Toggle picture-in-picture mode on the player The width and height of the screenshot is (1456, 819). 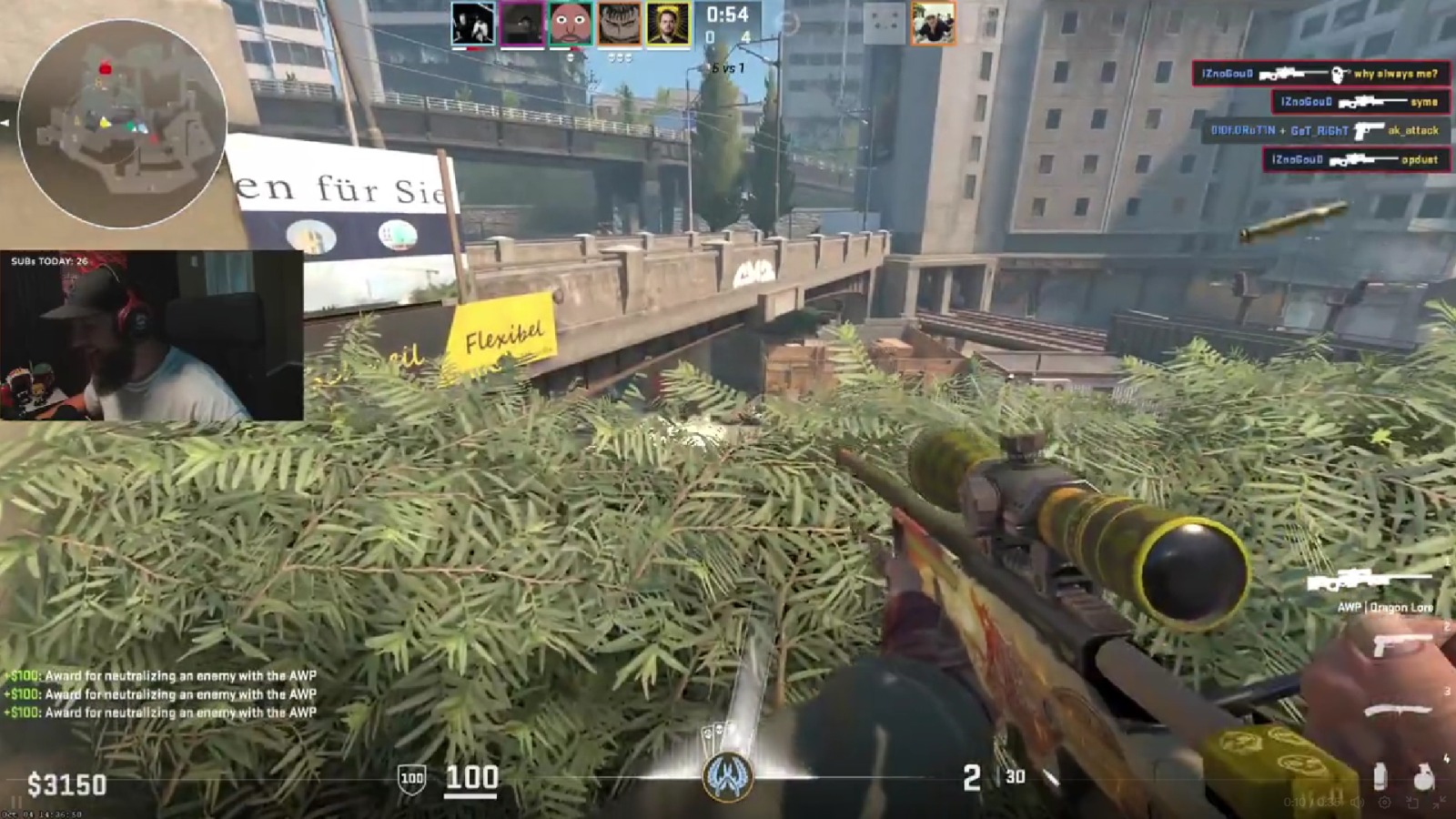coord(1412,803)
